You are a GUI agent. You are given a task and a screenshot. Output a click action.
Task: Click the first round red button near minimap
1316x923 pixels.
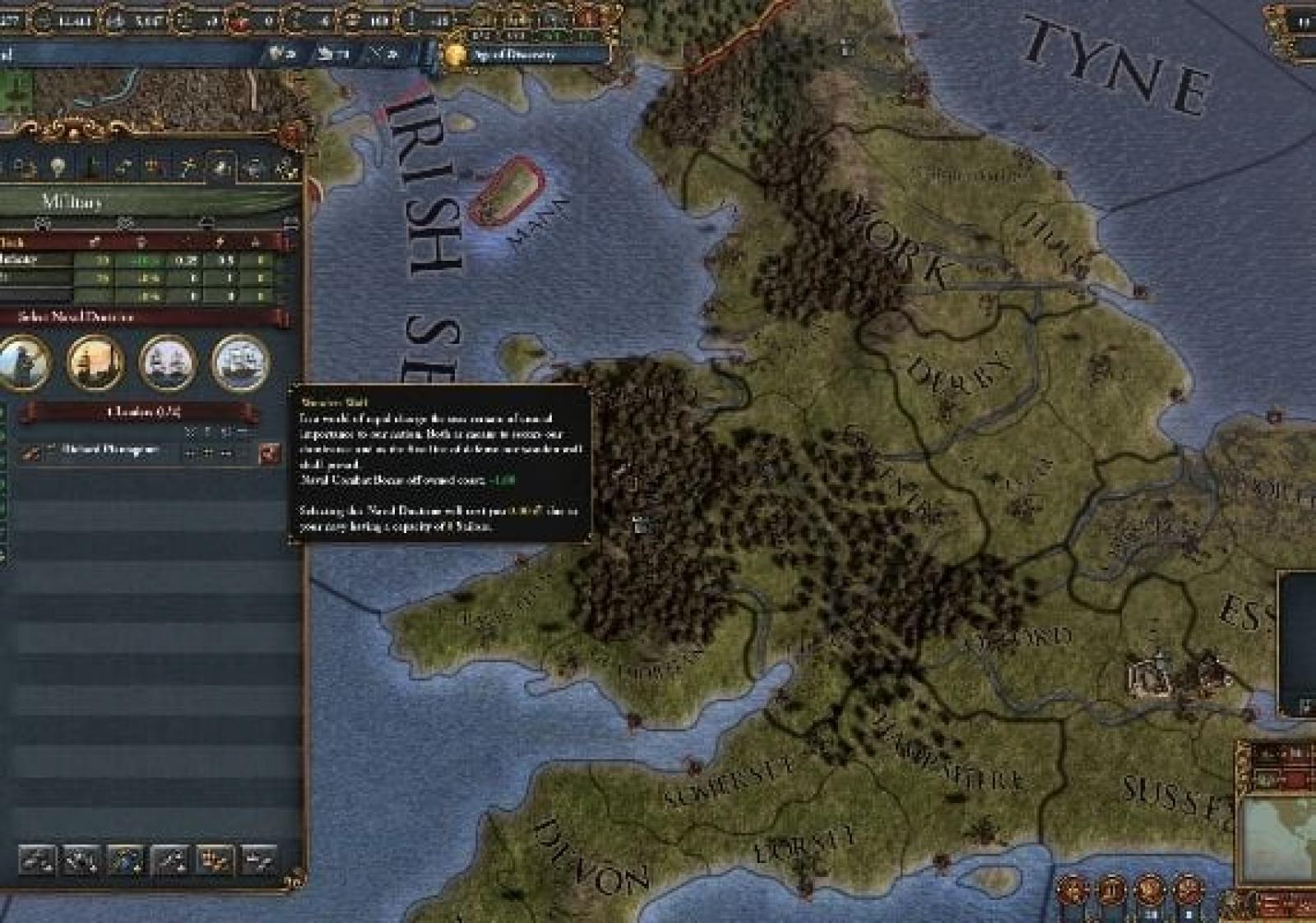(1074, 890)
